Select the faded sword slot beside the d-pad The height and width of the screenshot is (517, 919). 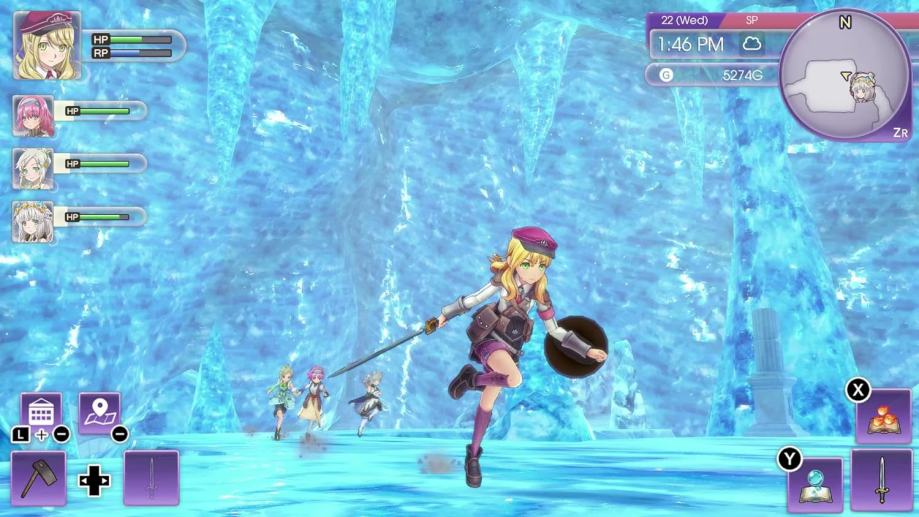pyautogui.click(x=151, y=477)
